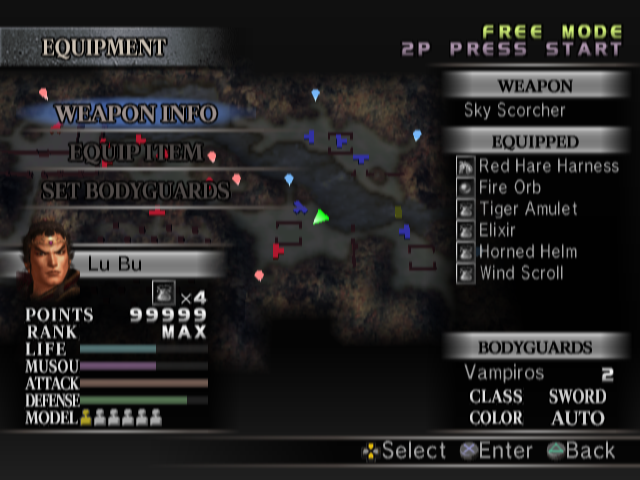Select the Equip Item option
640x480 pixels.
coord(137,153)
